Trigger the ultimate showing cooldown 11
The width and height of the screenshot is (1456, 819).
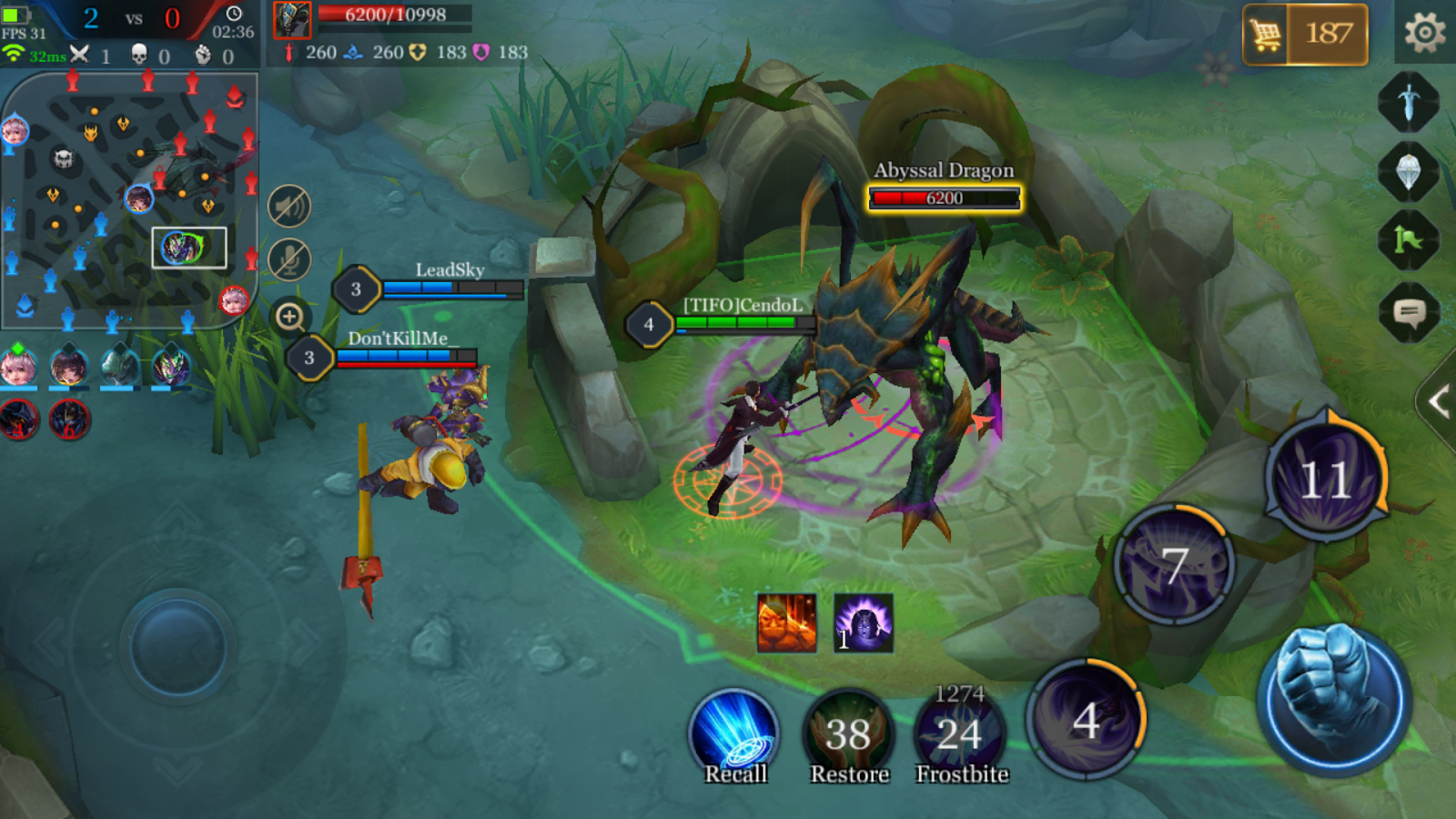click(x=1326, y=480)
